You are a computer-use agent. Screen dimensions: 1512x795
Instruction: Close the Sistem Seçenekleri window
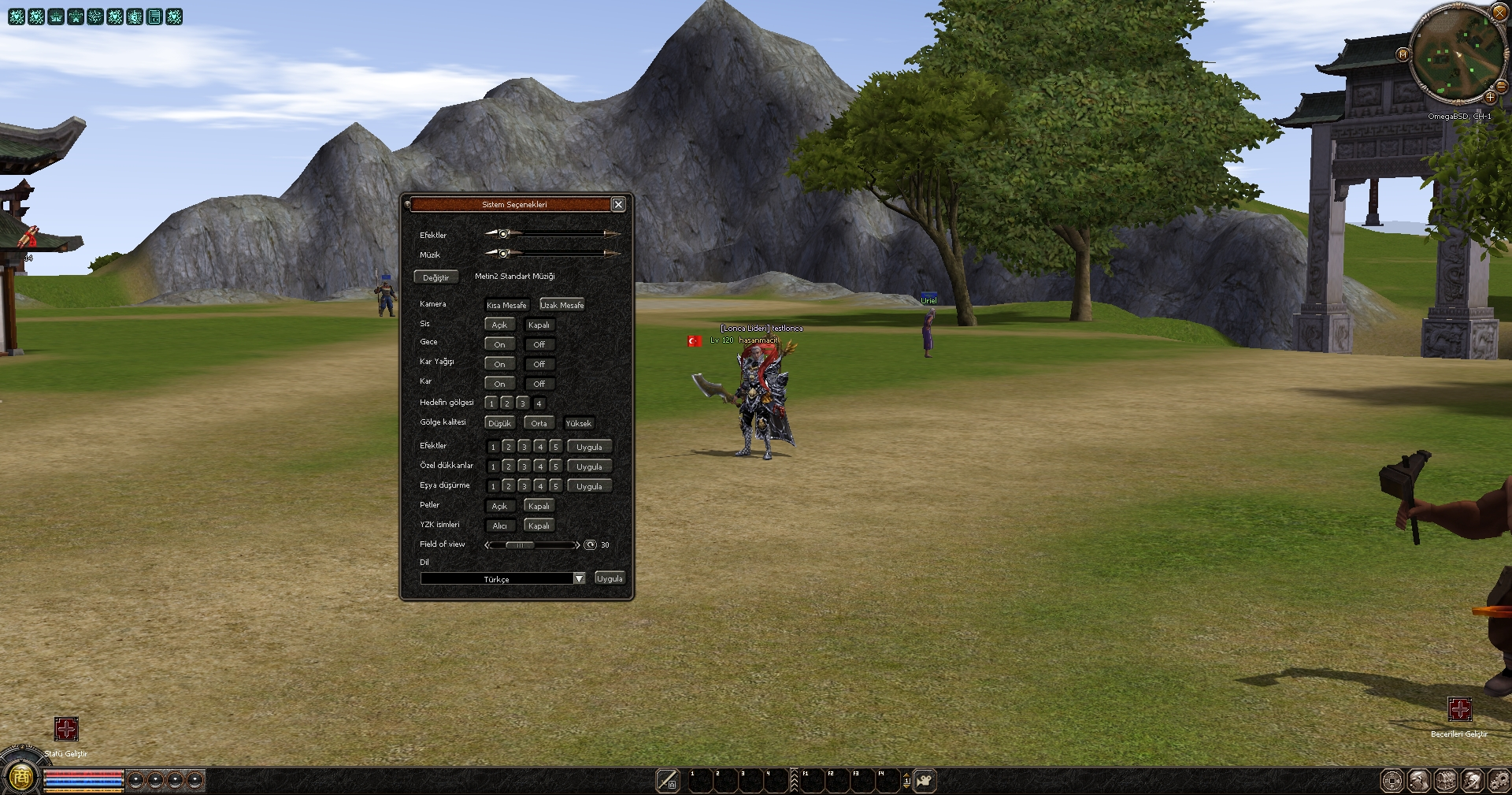coord(618,205)
